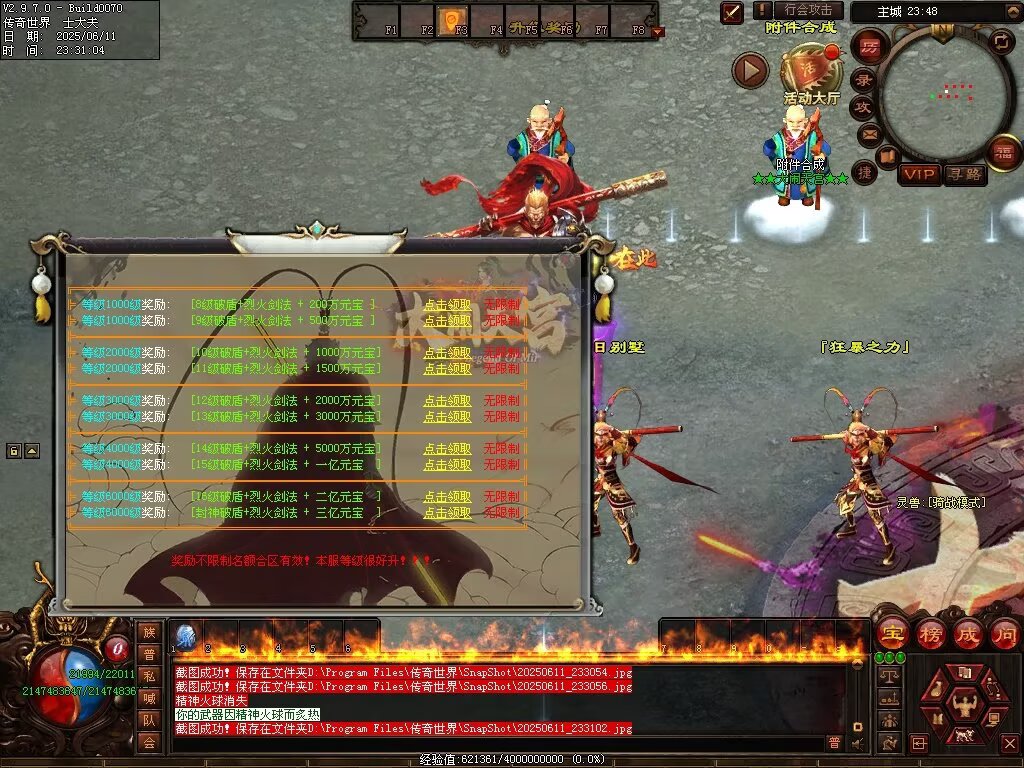Click the 福 welfare button beside minimap
This screenshot has width=1024, height=768.
[x=1002, y=152]
